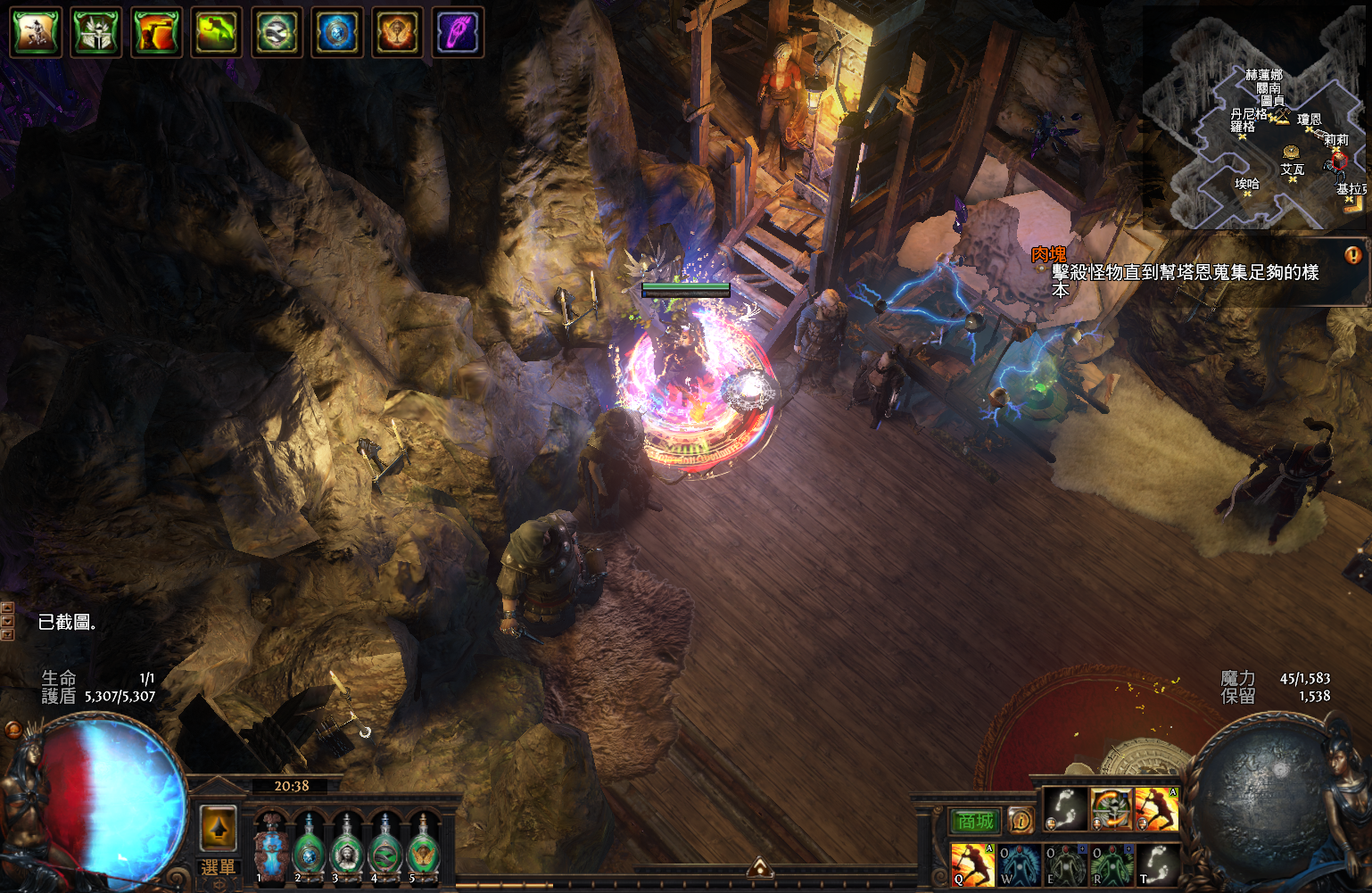Activate the fiery hammer skill on Q

coord(971,864)
